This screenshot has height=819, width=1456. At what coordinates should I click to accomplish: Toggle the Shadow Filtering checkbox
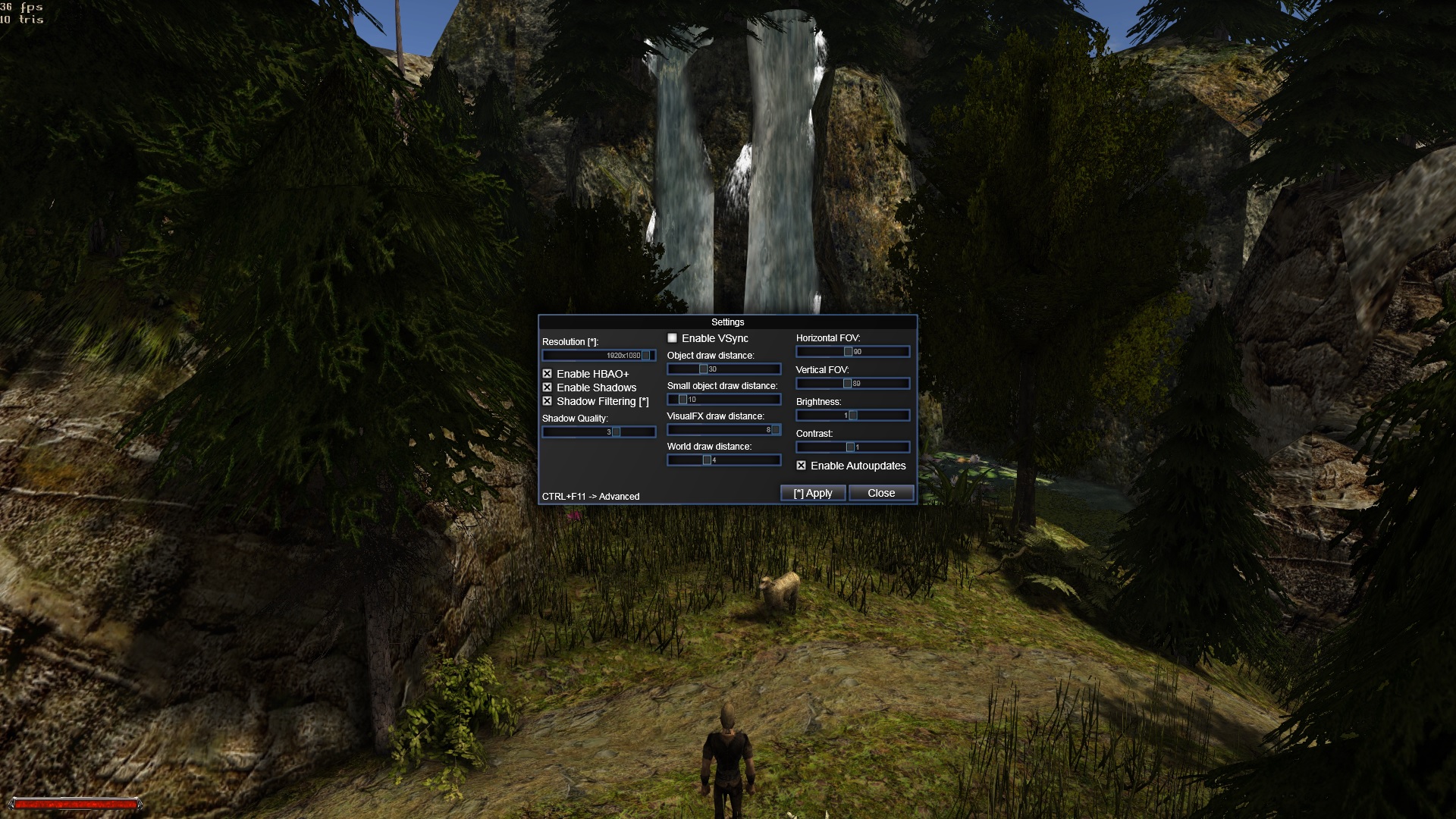click(x=547, y=401)
